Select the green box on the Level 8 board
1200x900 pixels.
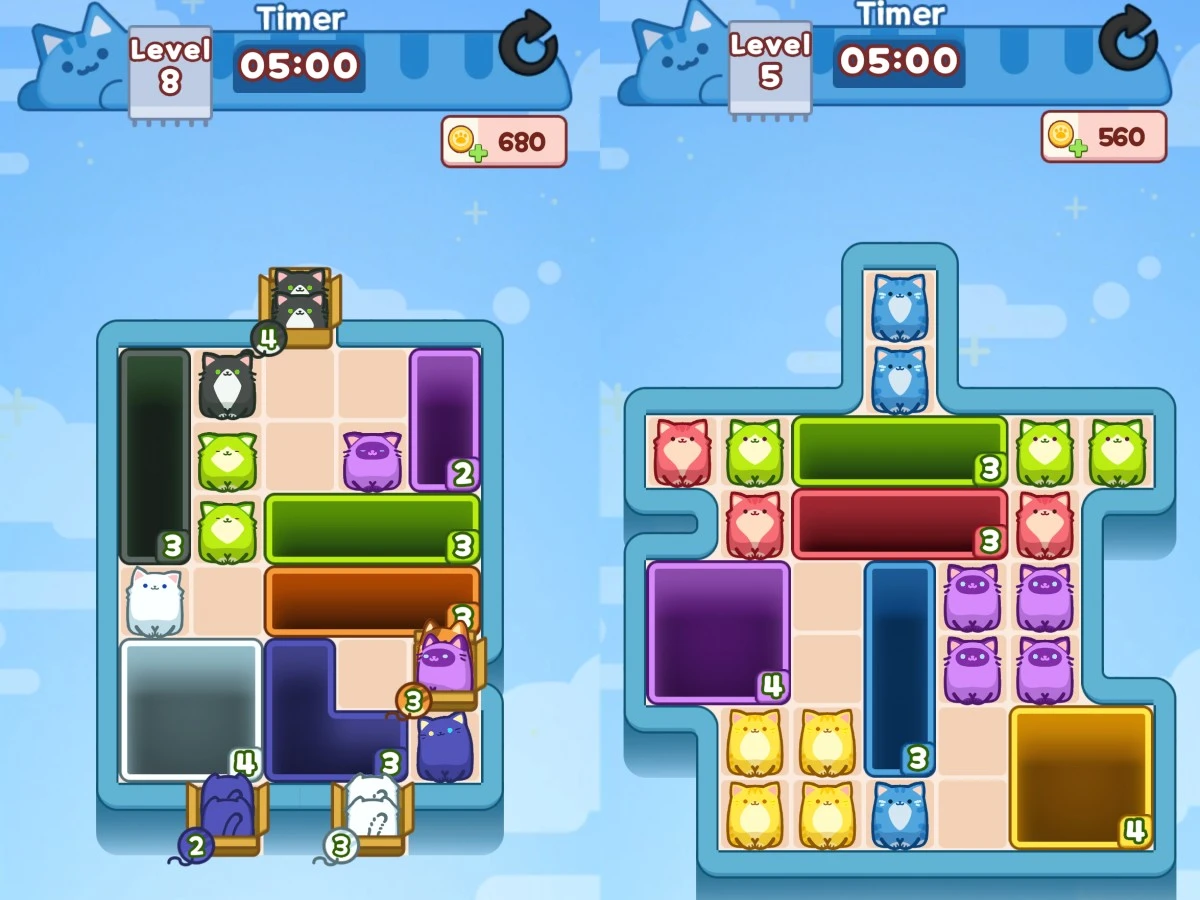[x=372, y=528]
